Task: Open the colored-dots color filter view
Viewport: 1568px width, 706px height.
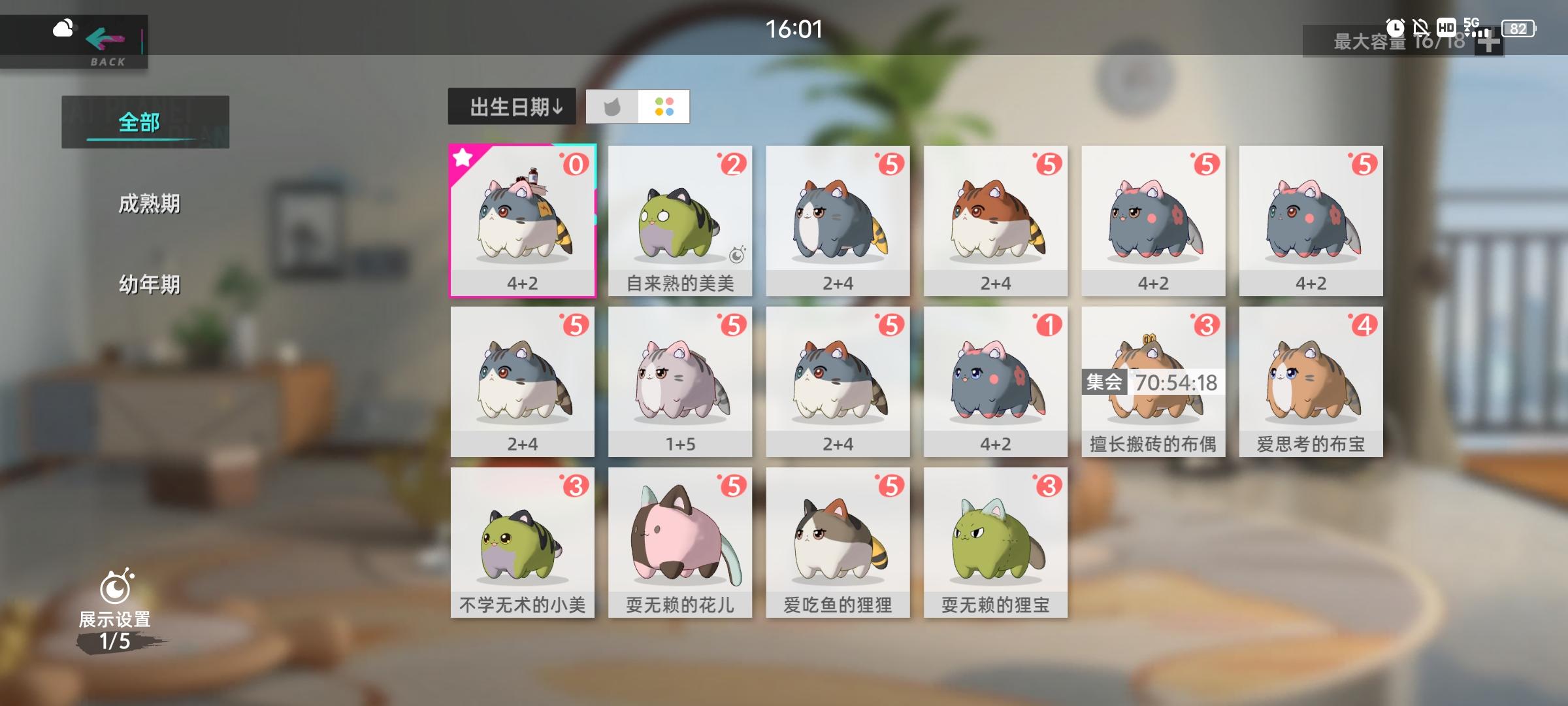Action: pos(664,108)
